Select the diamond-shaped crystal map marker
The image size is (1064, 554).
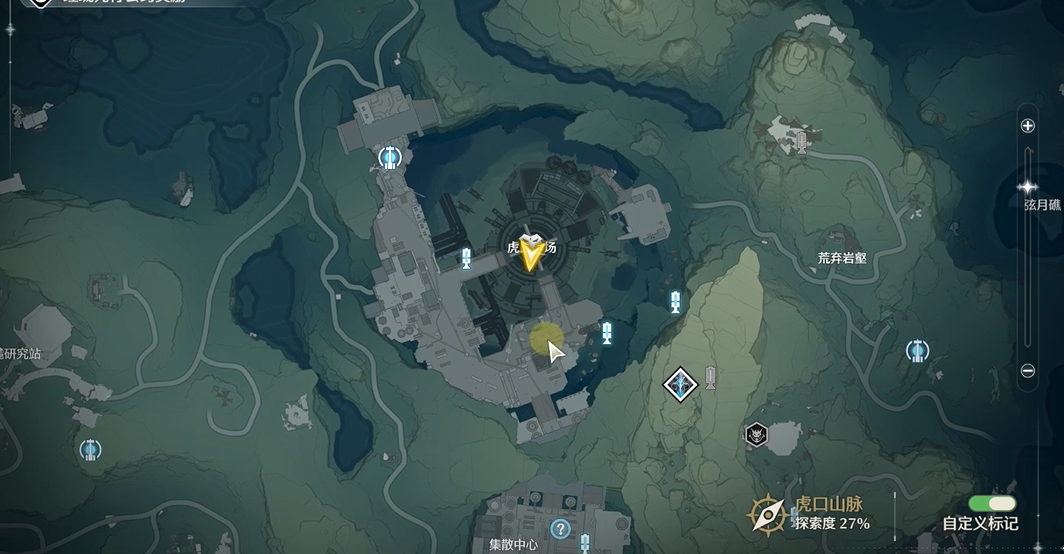(x=680, y=383)
